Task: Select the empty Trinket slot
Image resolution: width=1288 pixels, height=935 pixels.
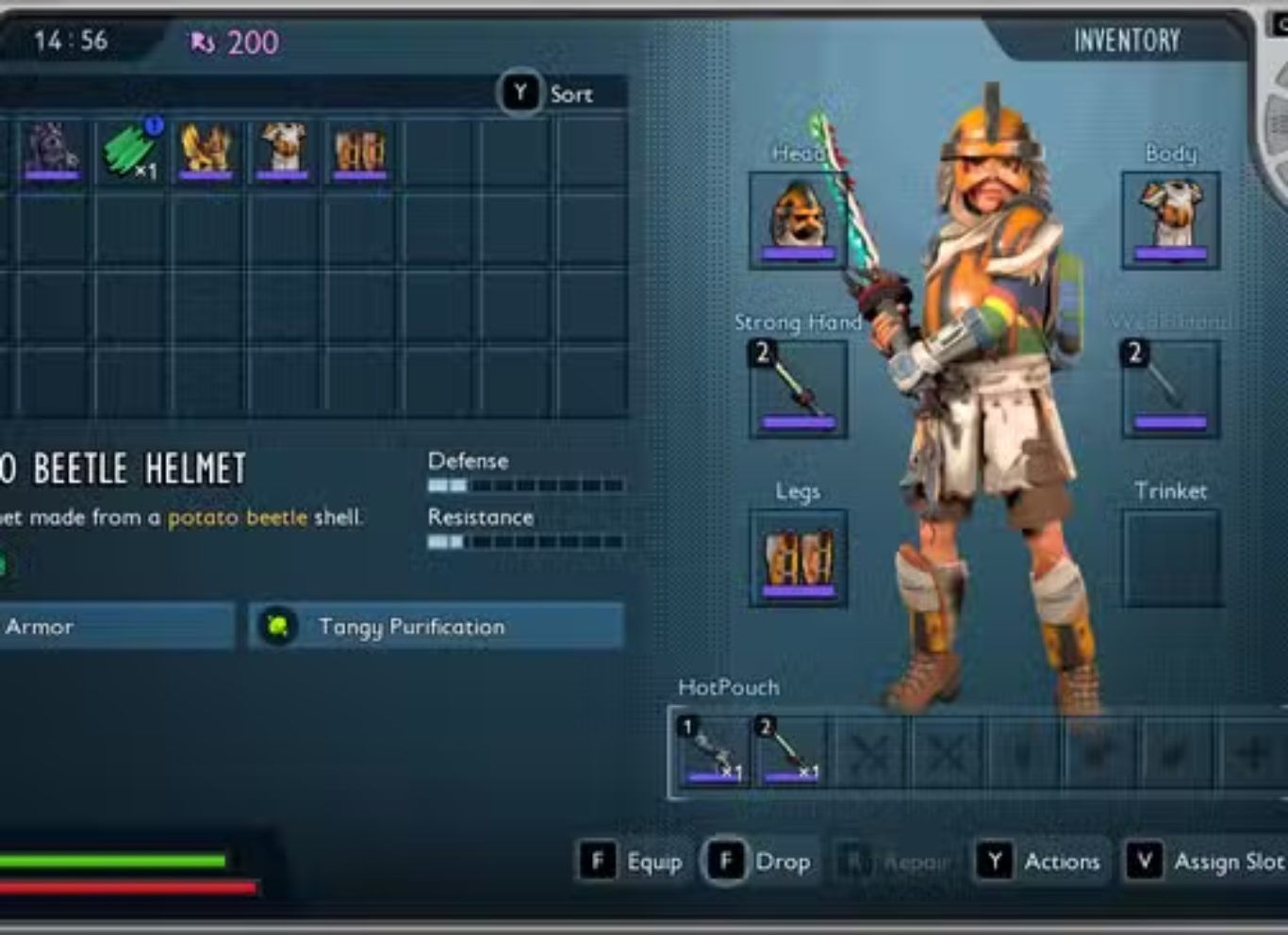Action: click(1170, 558)
